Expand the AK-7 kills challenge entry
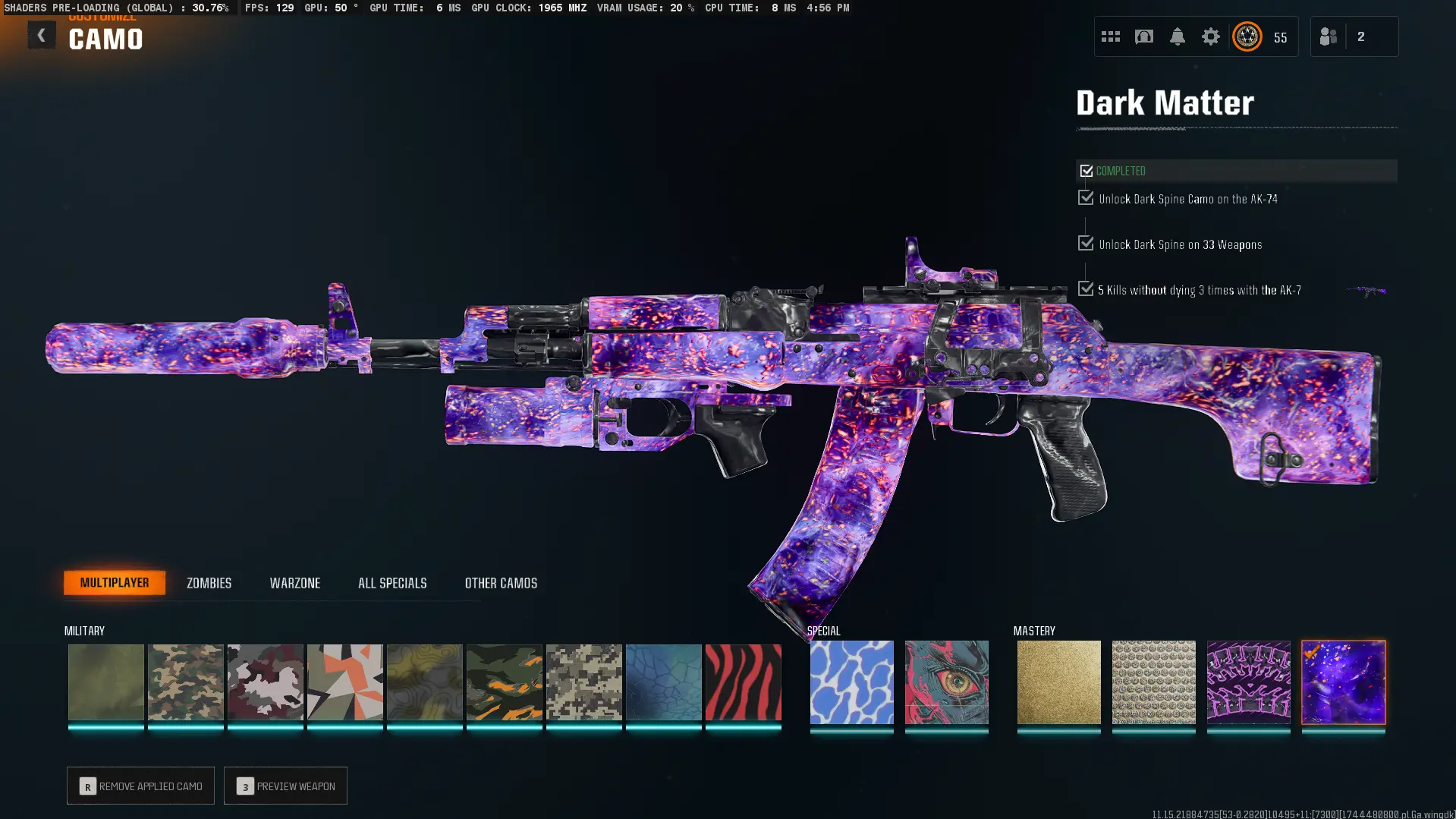Image resolution: width=1456 pixels, height=819 pixels. tap(1084, 289)
